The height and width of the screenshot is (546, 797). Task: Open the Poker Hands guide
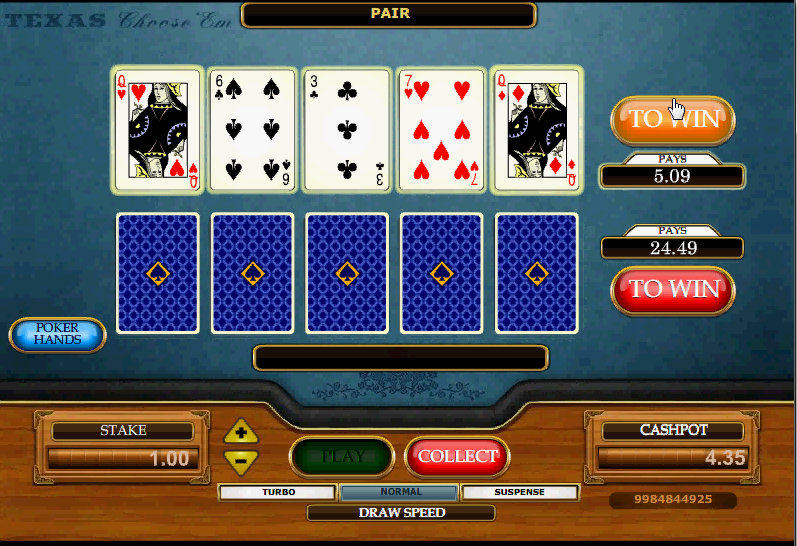pyautogui.click(x=57, y=334)
